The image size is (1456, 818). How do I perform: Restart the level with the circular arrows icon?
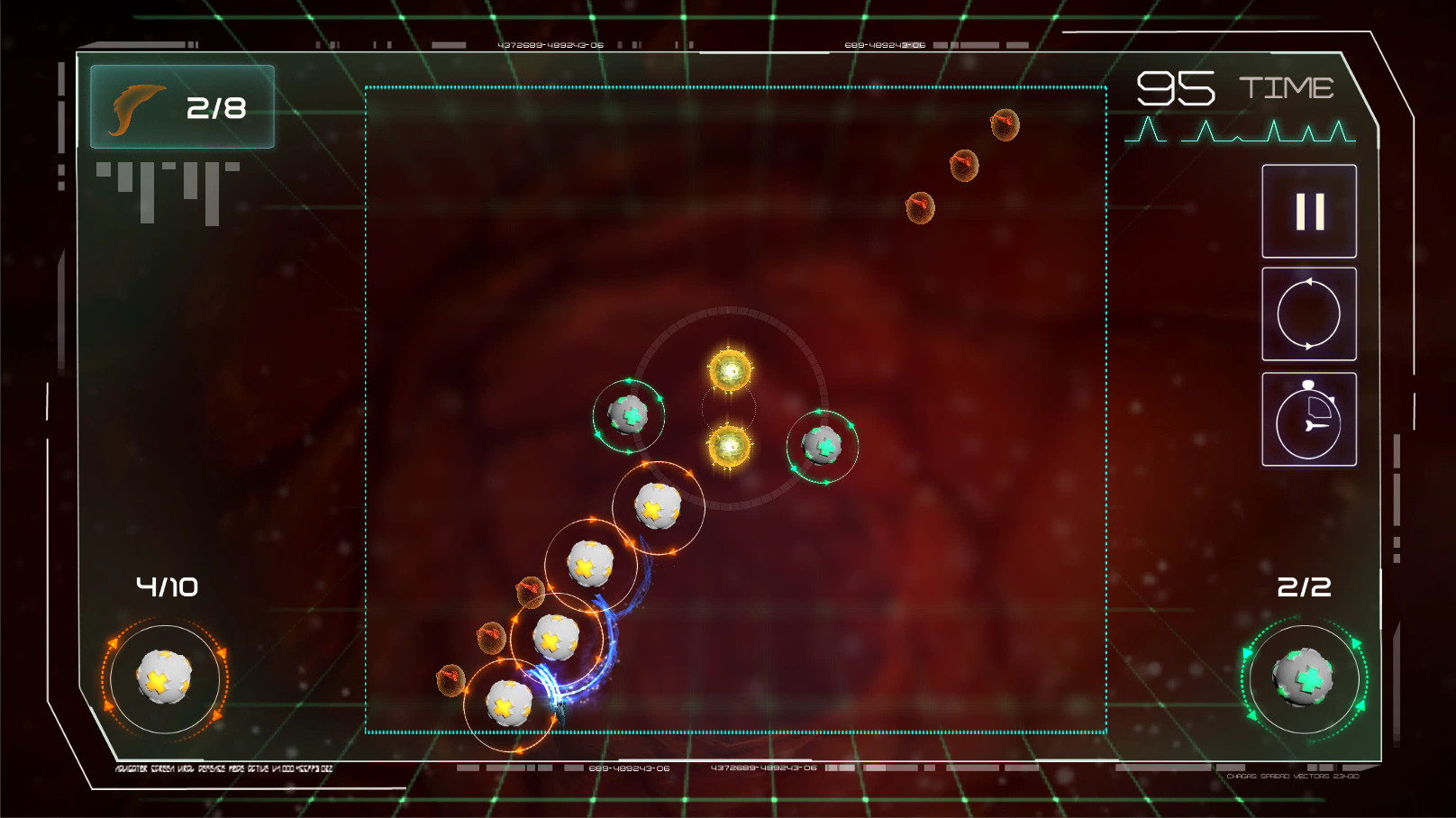1308,312
